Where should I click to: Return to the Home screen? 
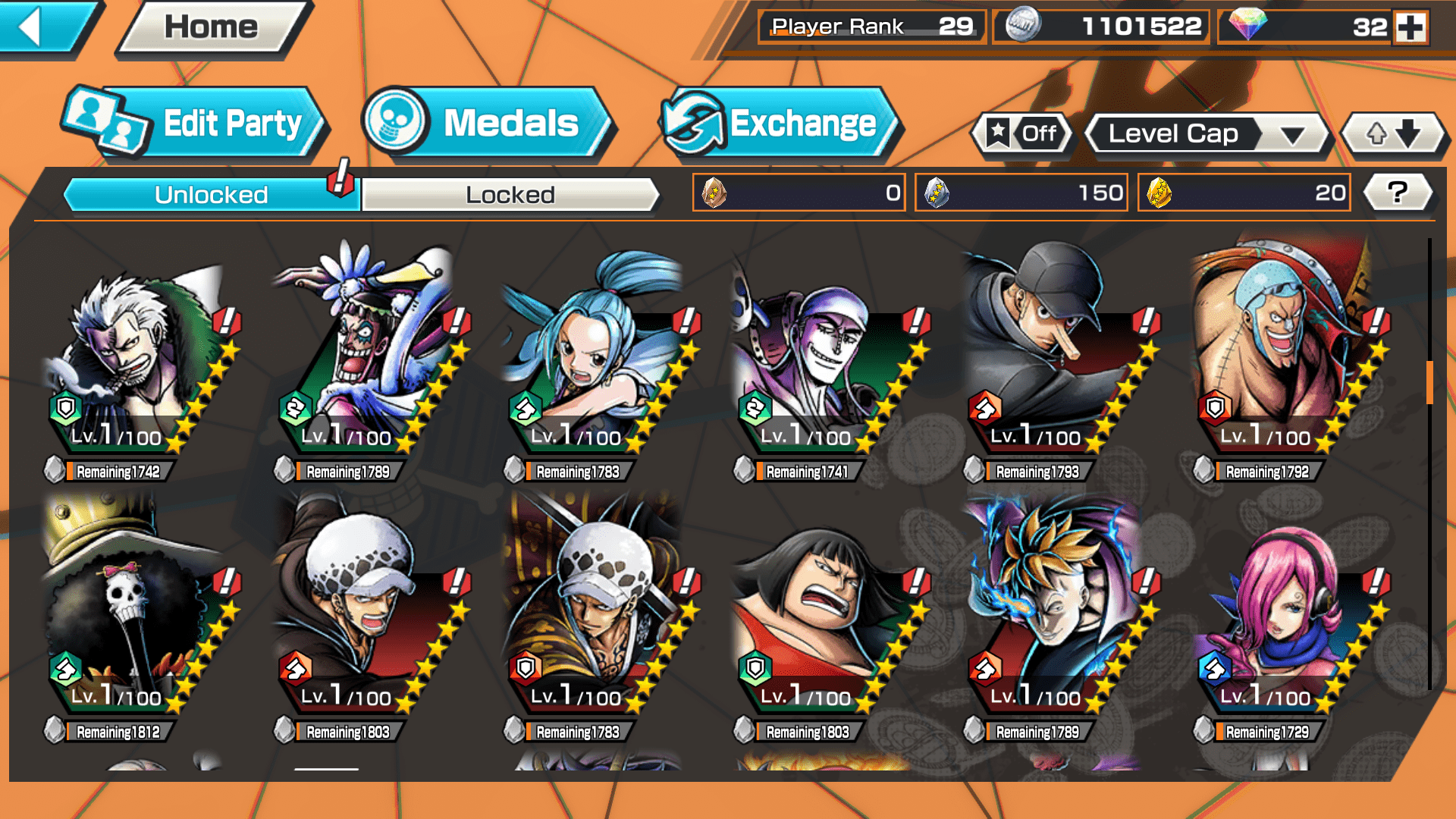(x=212, y=28)
